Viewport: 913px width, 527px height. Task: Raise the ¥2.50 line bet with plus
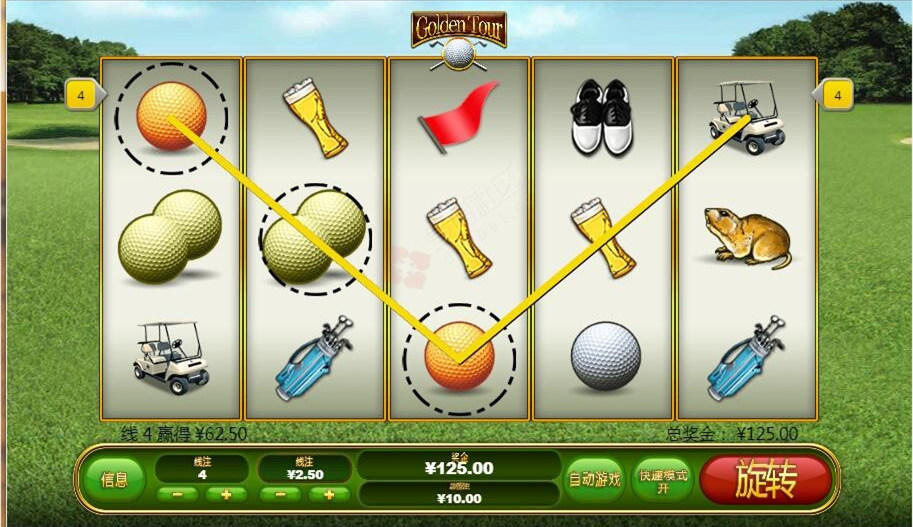click(x=329, y=494)
